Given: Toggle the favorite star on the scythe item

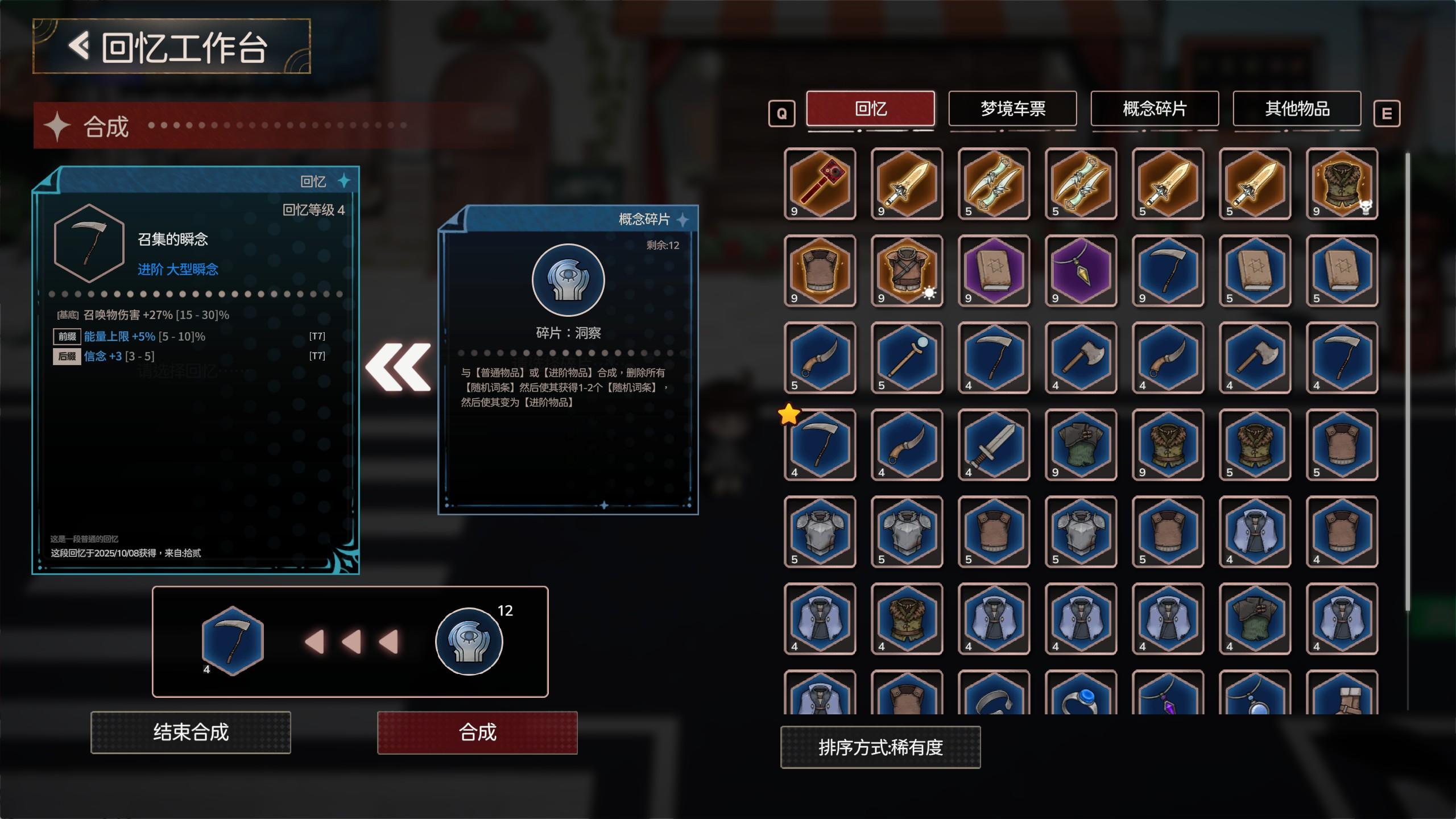Looking at the screenshot, I should [788, 415].
